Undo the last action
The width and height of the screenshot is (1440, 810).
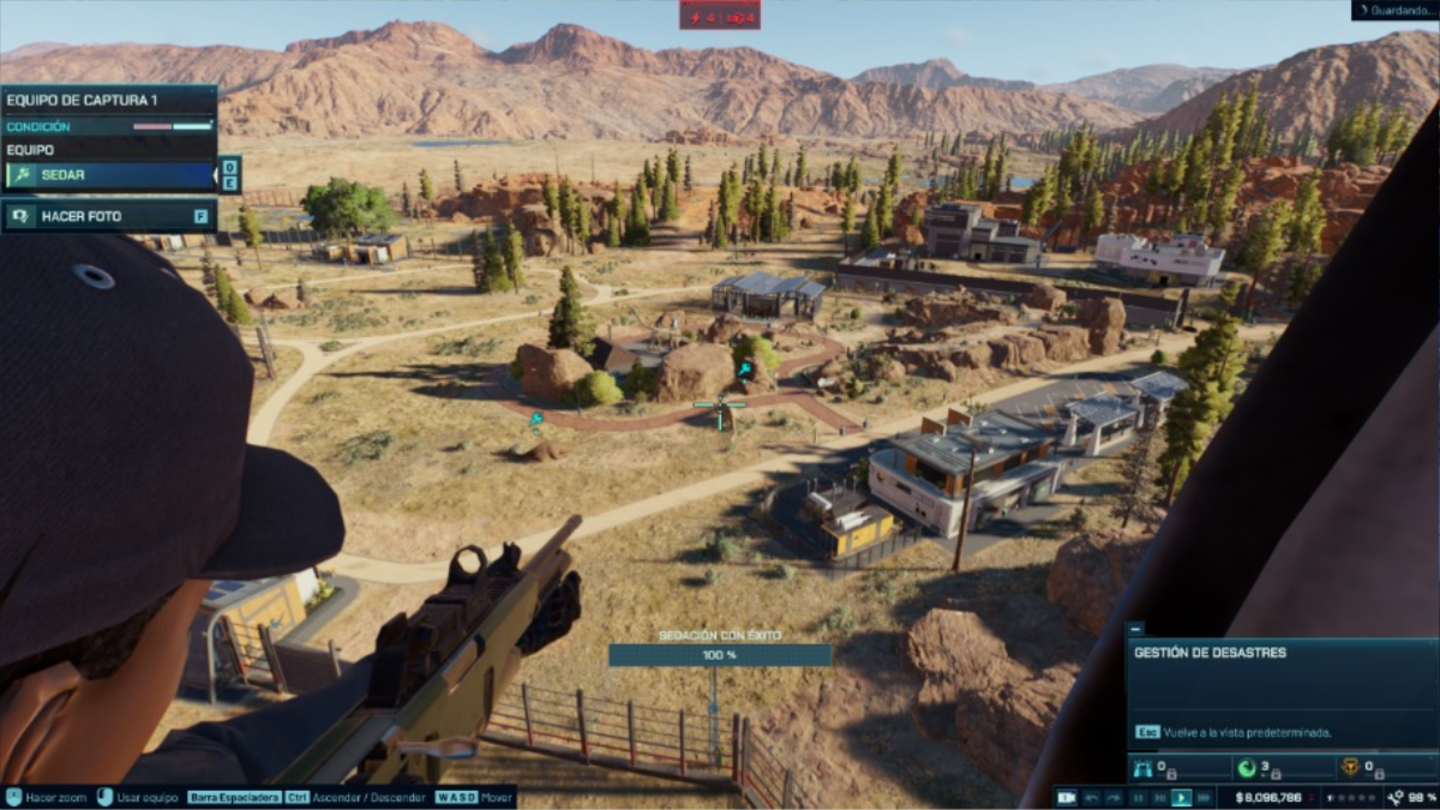pos(1090,798)
